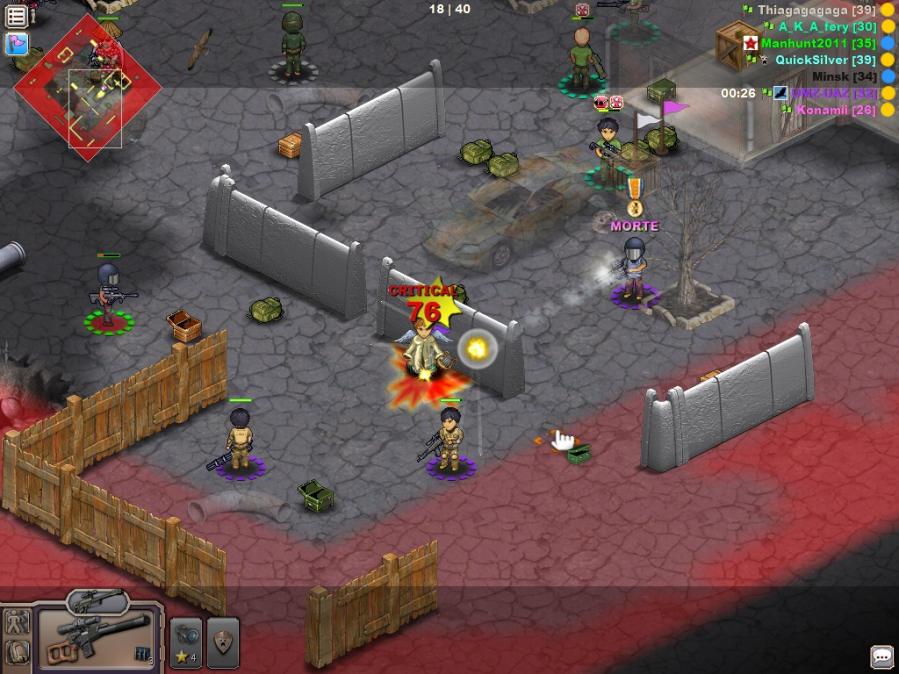Click the red diamond minimap
Viewport: 899px width, 674px height.
(x=87, y=88)
